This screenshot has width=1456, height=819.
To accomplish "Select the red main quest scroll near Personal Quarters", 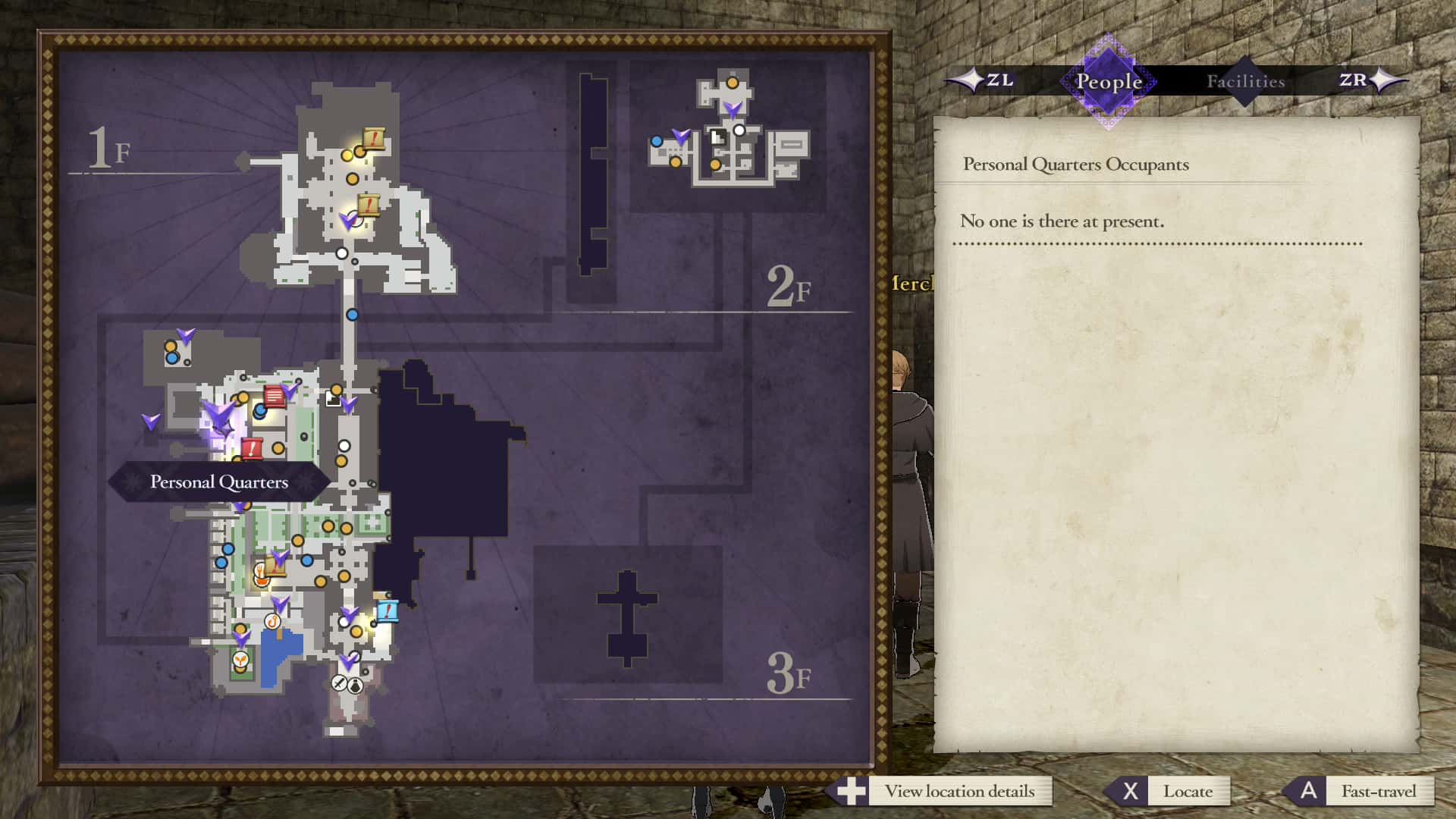I will click(251, 447).
